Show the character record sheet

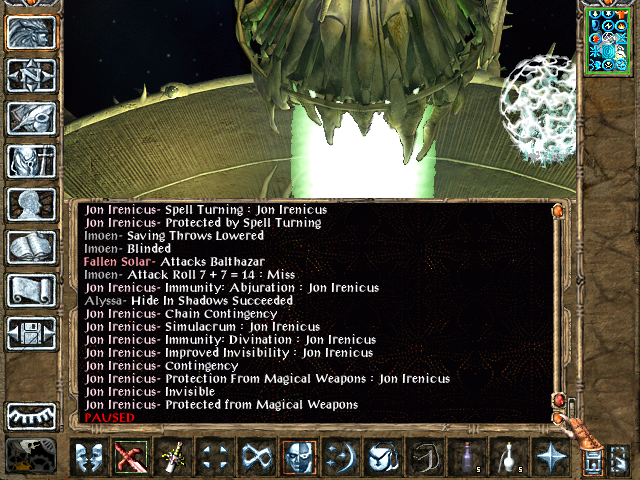31,204
